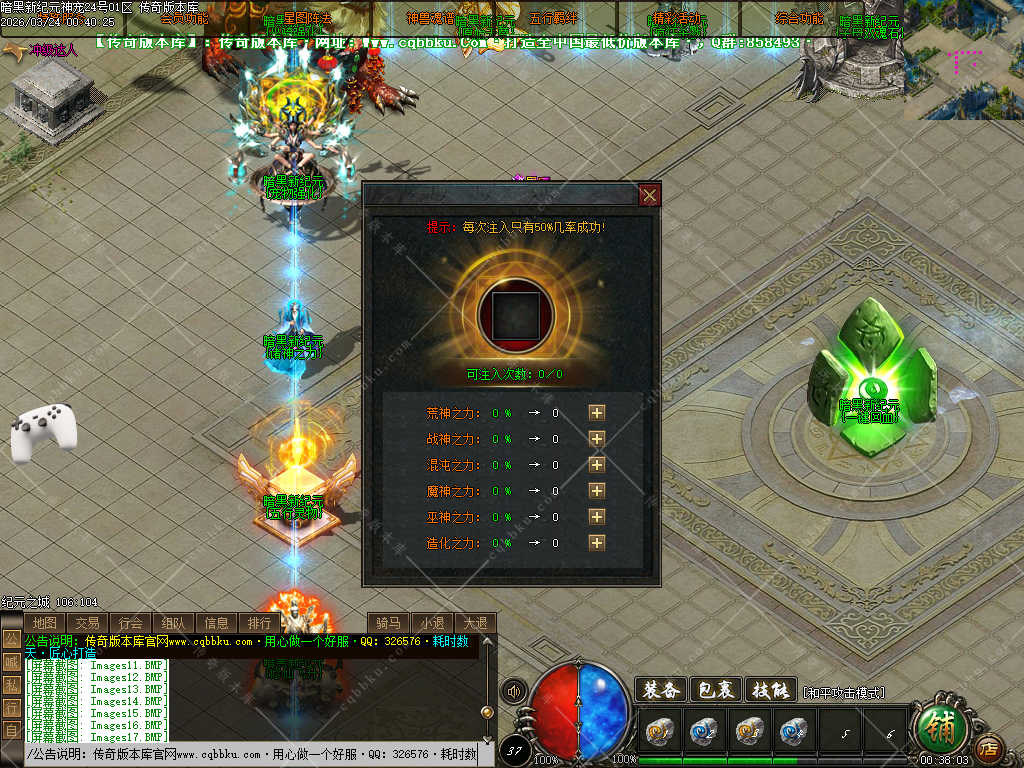Open the 技能 skills panel

pos(769,690)
